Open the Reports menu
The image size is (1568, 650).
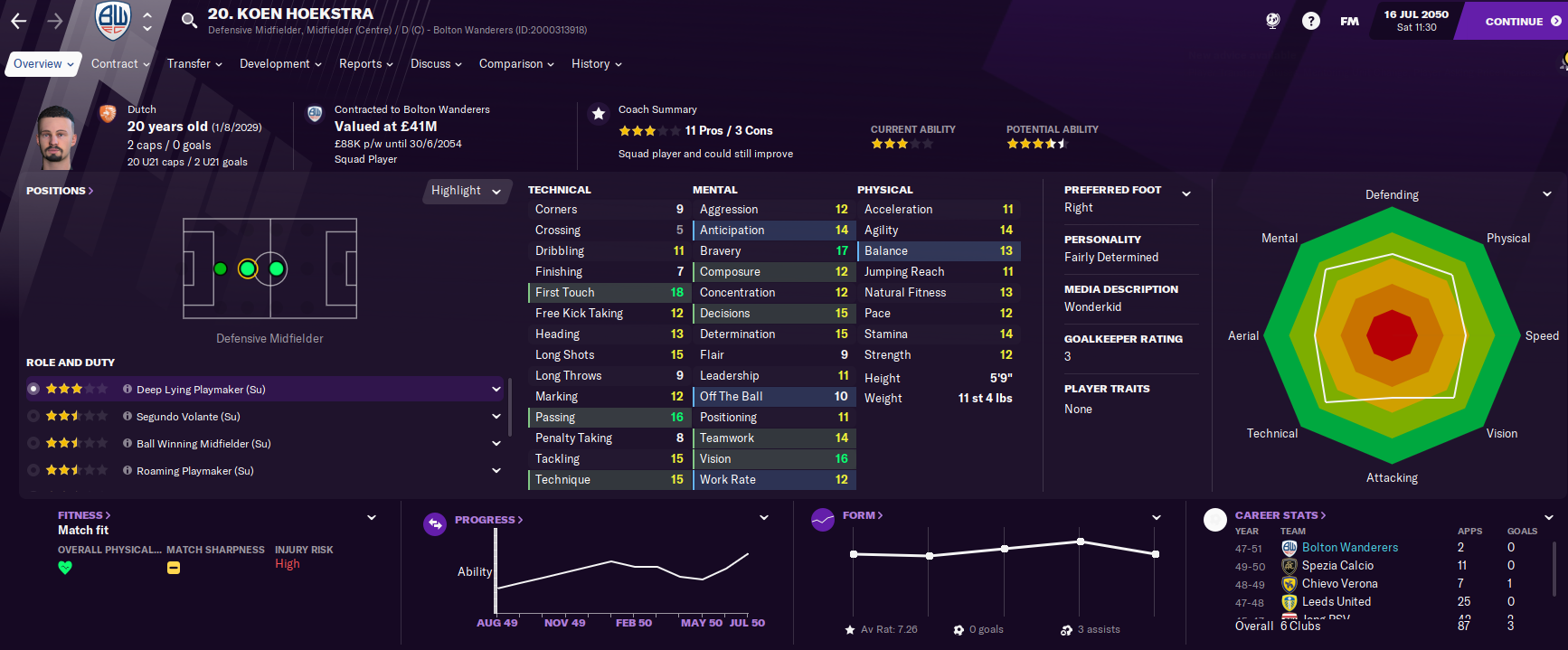(x=365, y=64)
